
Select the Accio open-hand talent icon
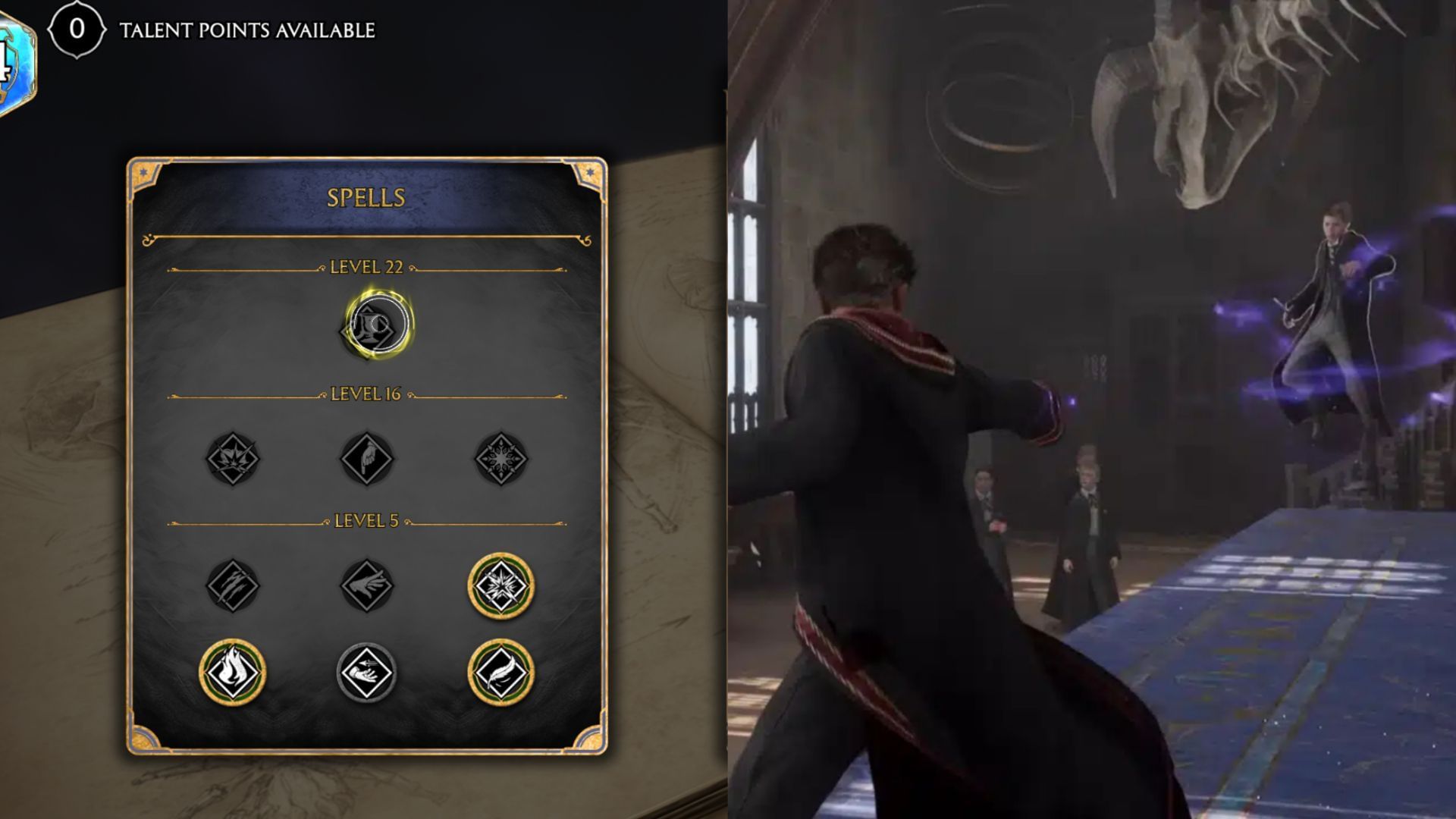pos(368,584)
